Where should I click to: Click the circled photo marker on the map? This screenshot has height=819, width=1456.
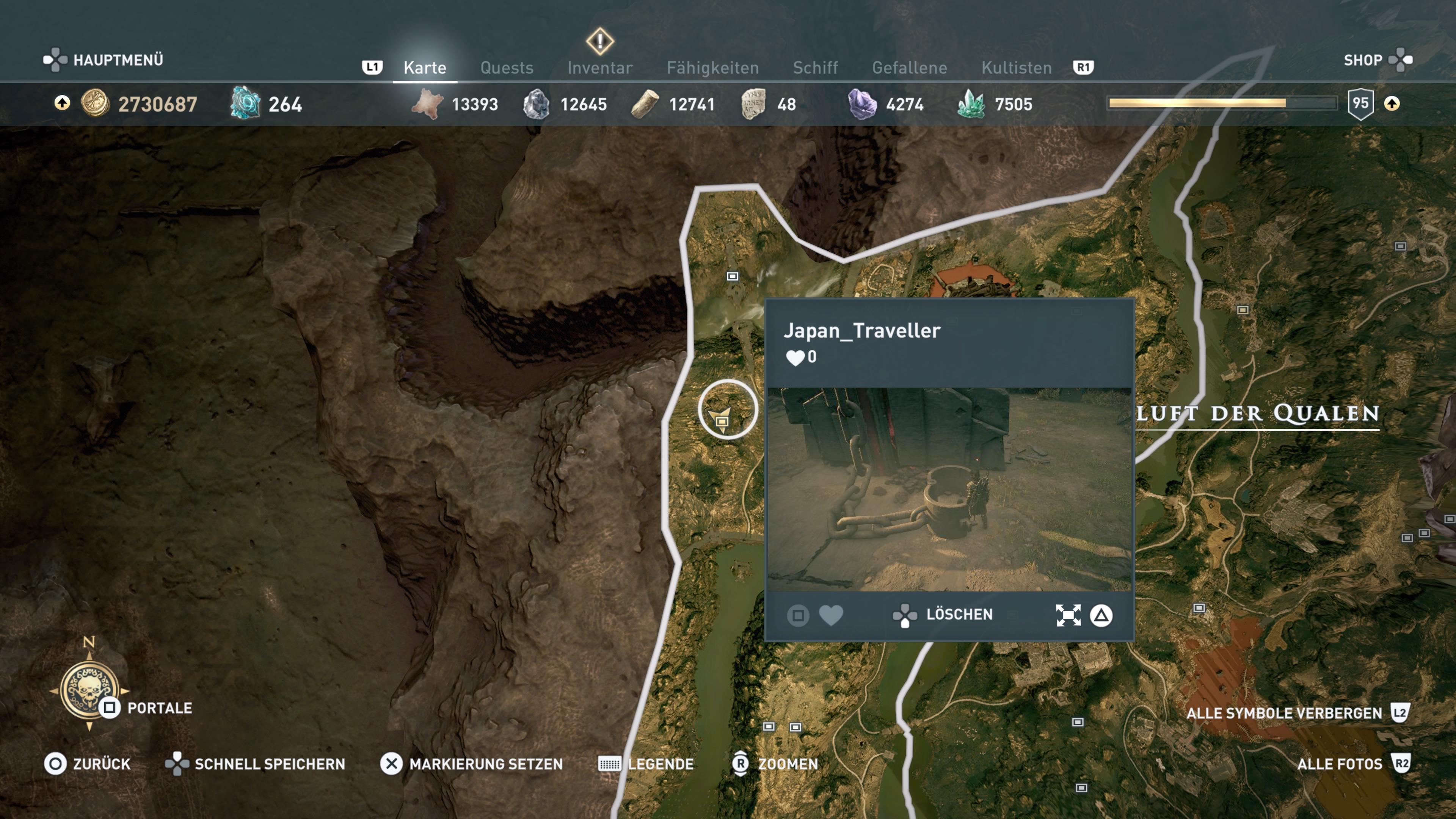[x=727, y=410]
